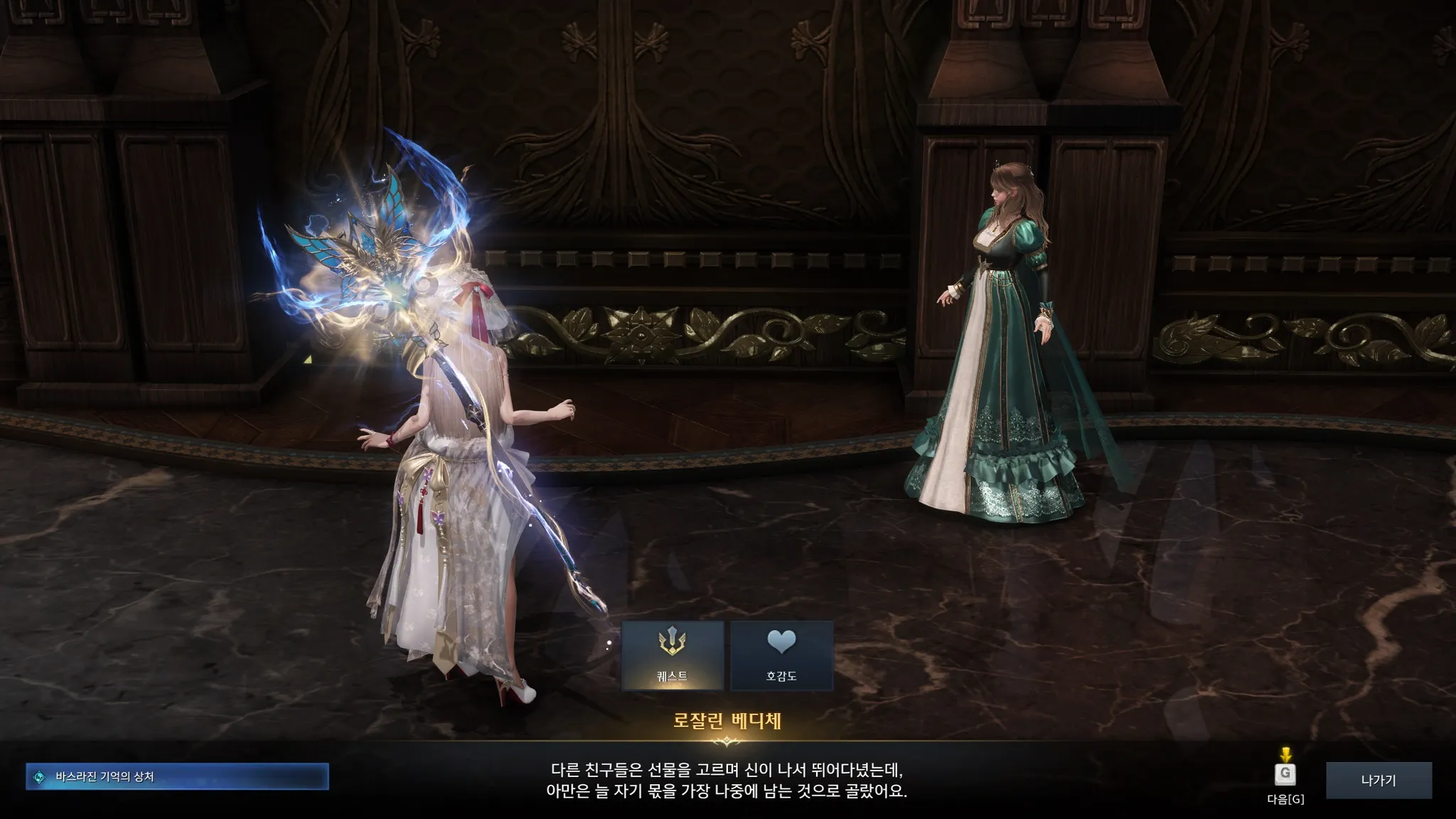
Task: Open the 바스라진 기억의 상처 quest entry
Action: click(177, 776)
